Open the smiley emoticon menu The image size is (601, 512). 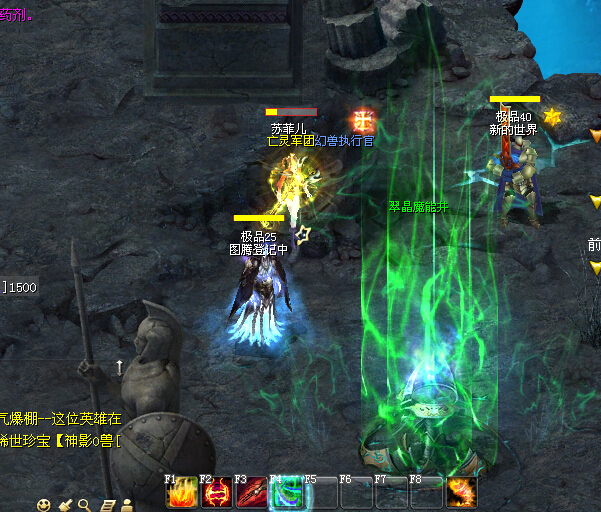[x=45, y=505]
